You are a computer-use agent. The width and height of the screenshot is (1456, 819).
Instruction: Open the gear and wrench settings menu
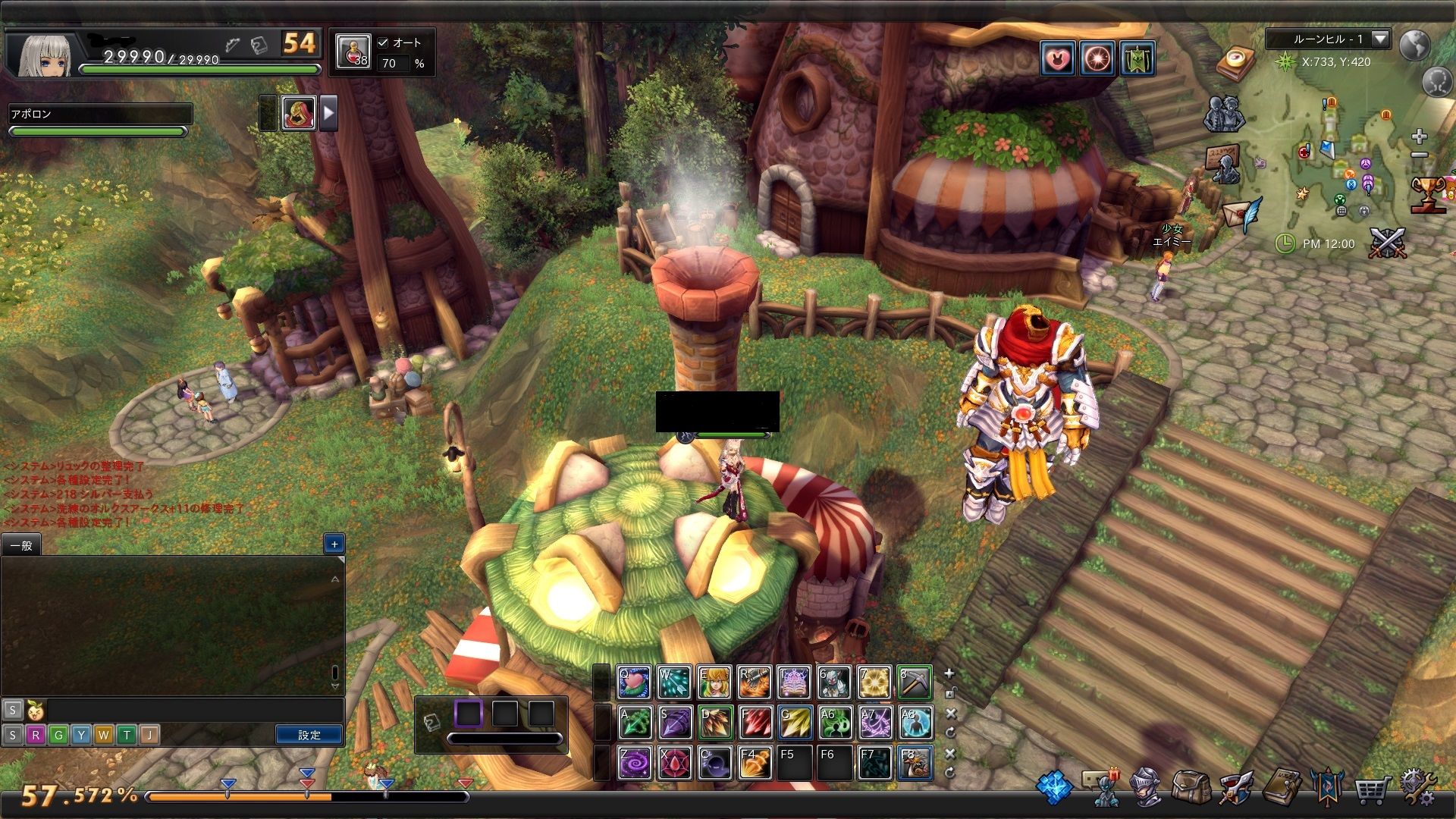click(1417, 788)
